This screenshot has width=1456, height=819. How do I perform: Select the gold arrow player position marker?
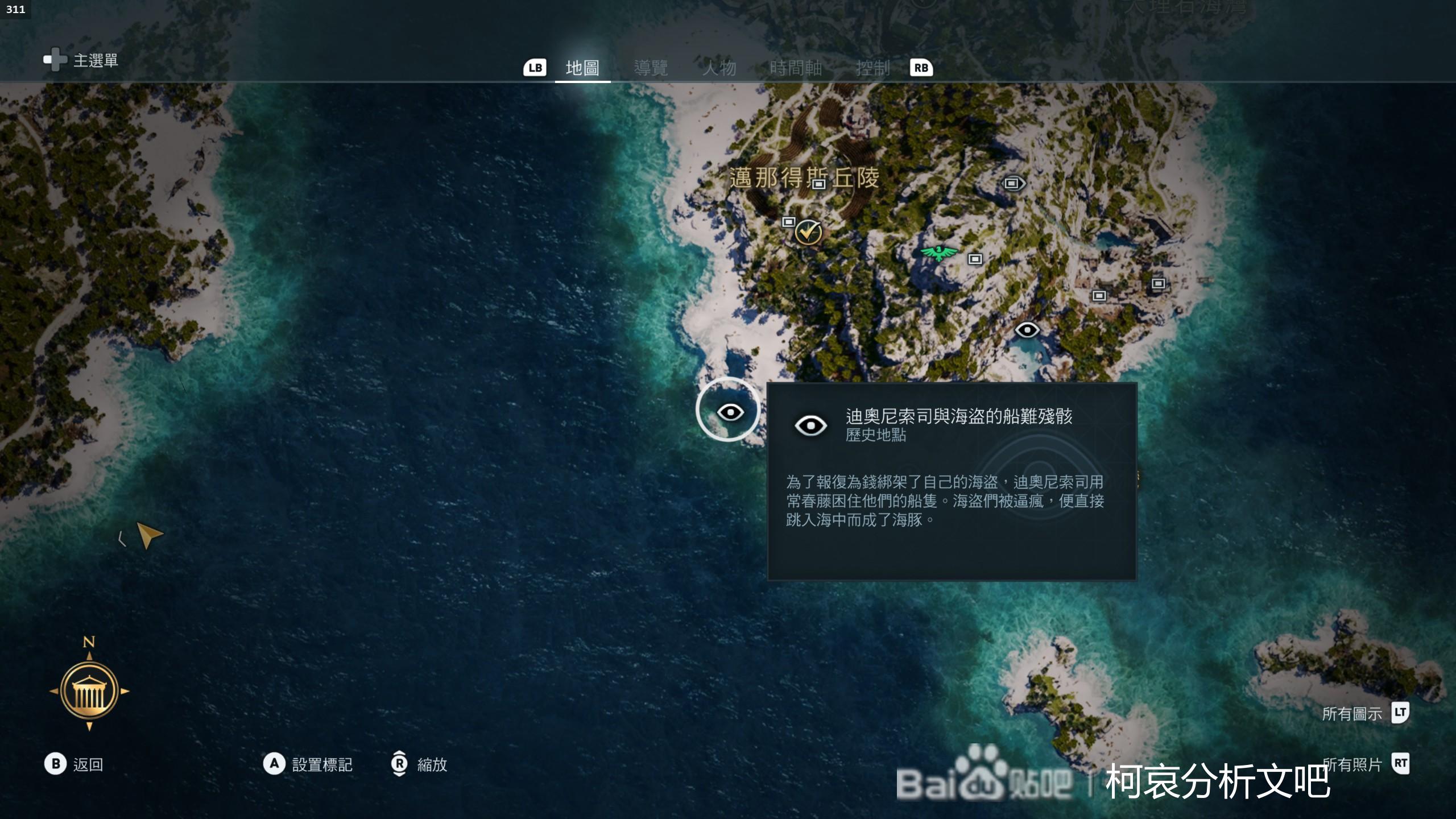pyautogui.click(x=150, y=535)
